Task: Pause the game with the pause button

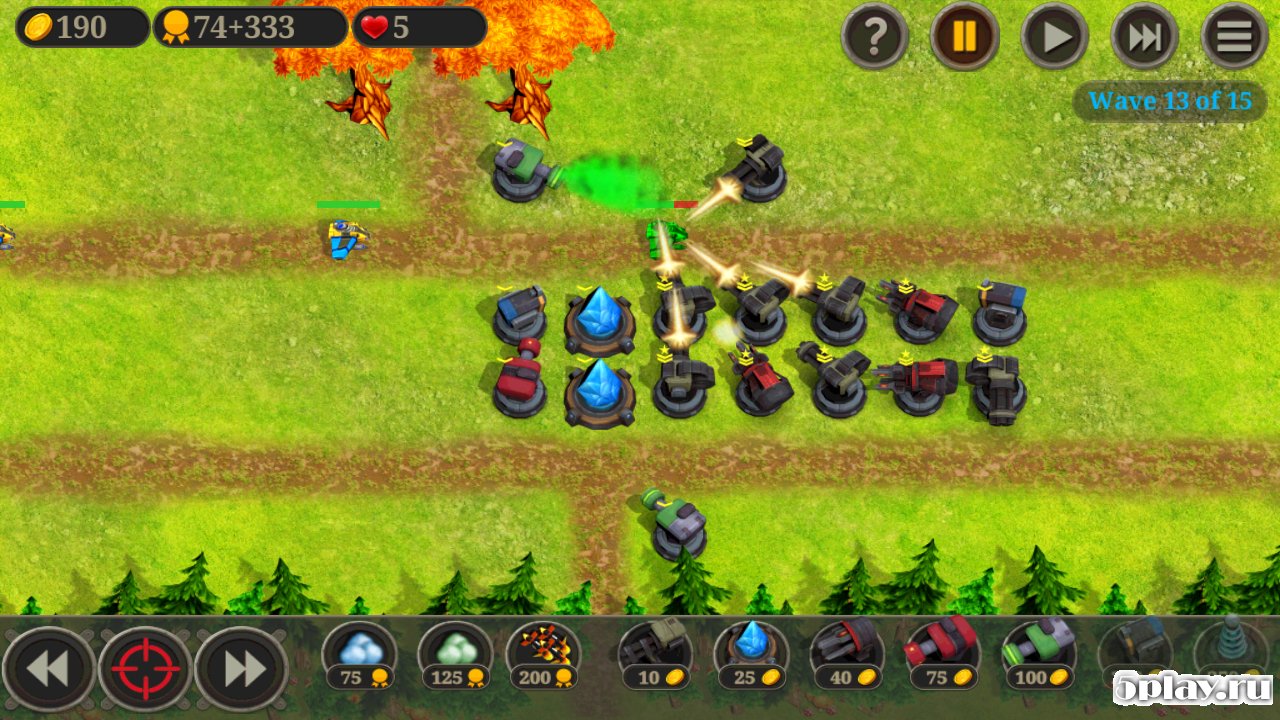Action: point(965,37)
